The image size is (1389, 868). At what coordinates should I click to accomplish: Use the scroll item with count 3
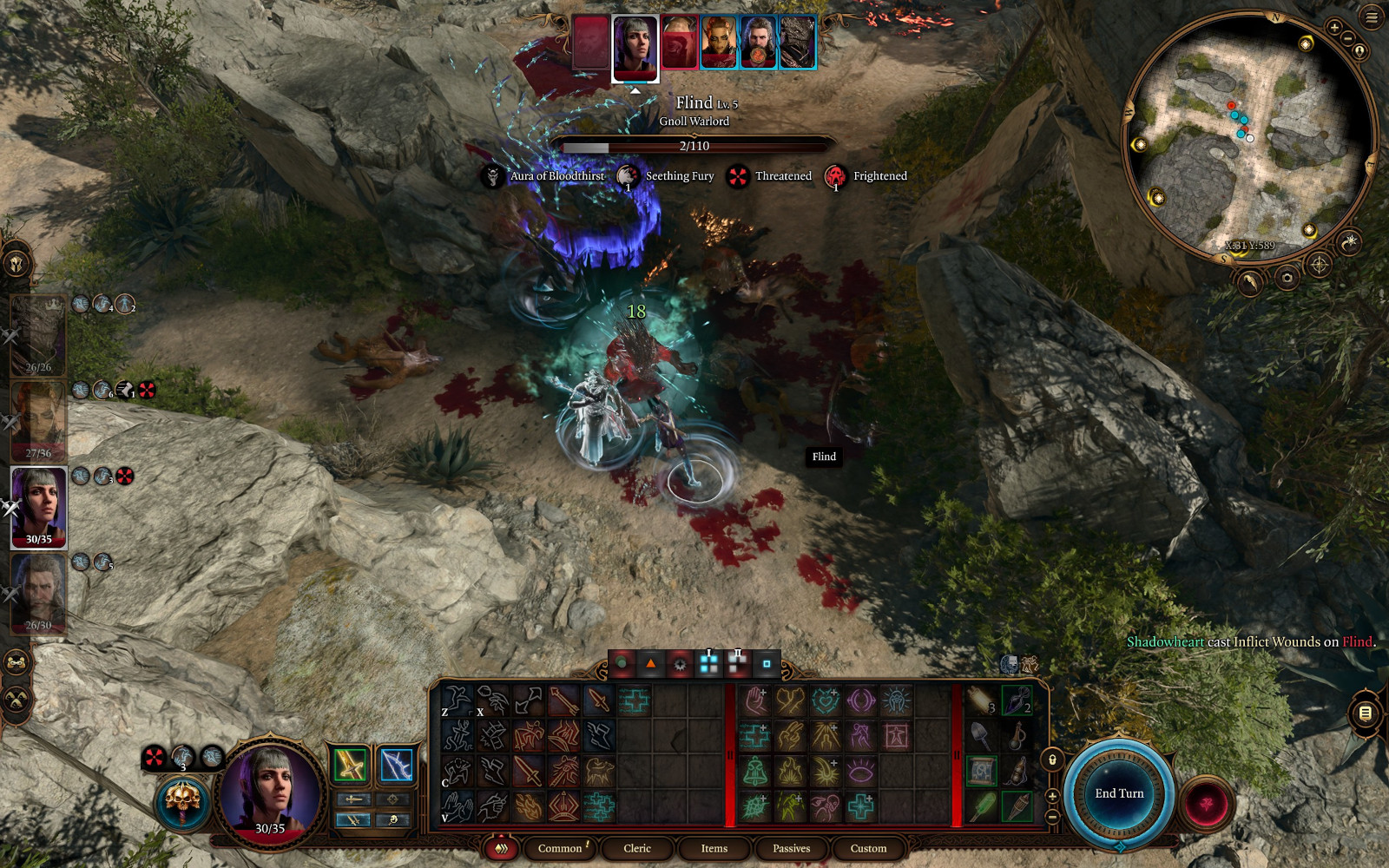[981, 700]
